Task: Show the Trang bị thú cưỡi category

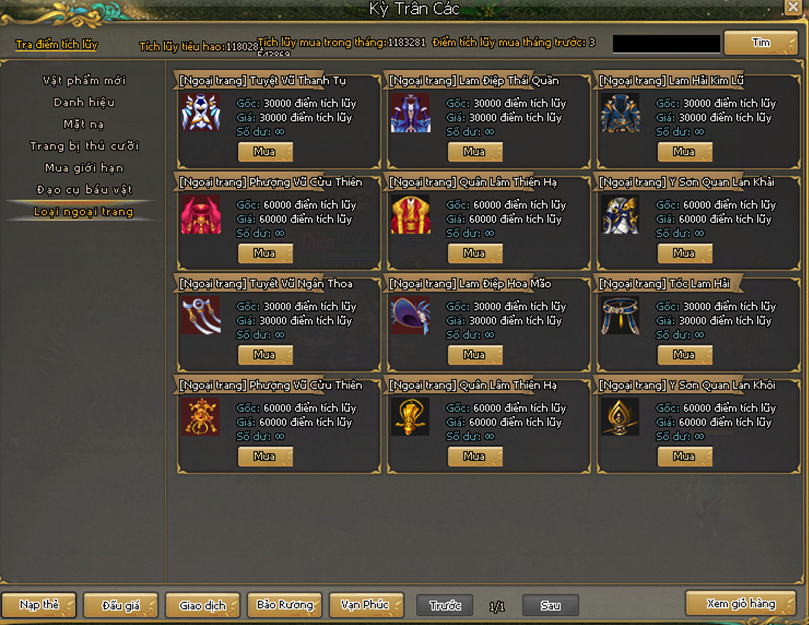Action: pyautogui.click(x=84, y=146)
